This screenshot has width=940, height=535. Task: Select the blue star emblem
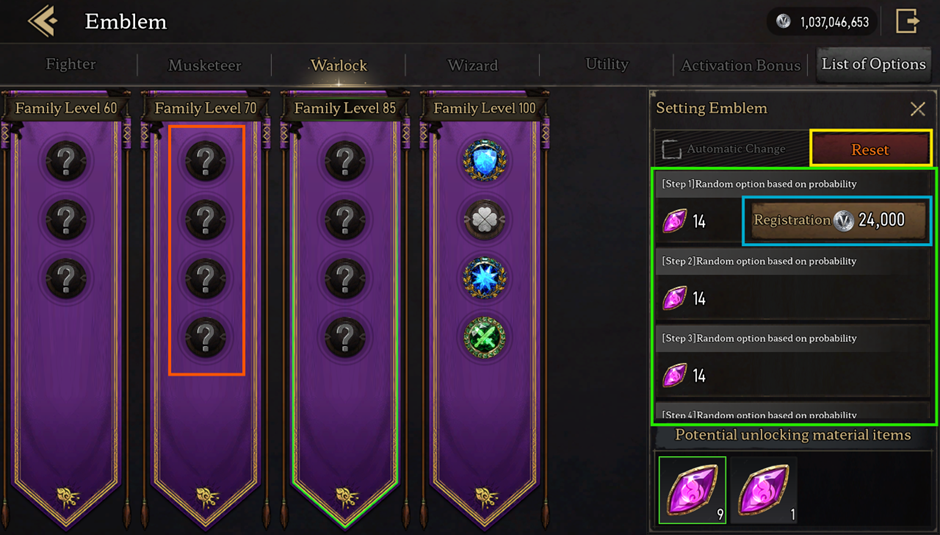point(485,278)
